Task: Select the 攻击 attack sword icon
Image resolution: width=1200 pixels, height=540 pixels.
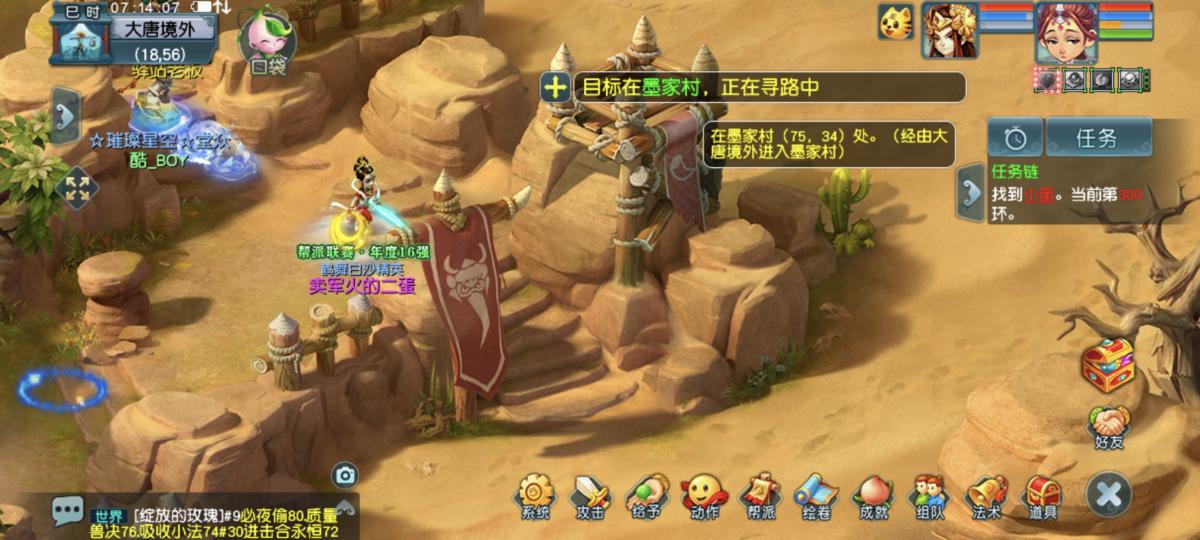Action: pos(590,495)
